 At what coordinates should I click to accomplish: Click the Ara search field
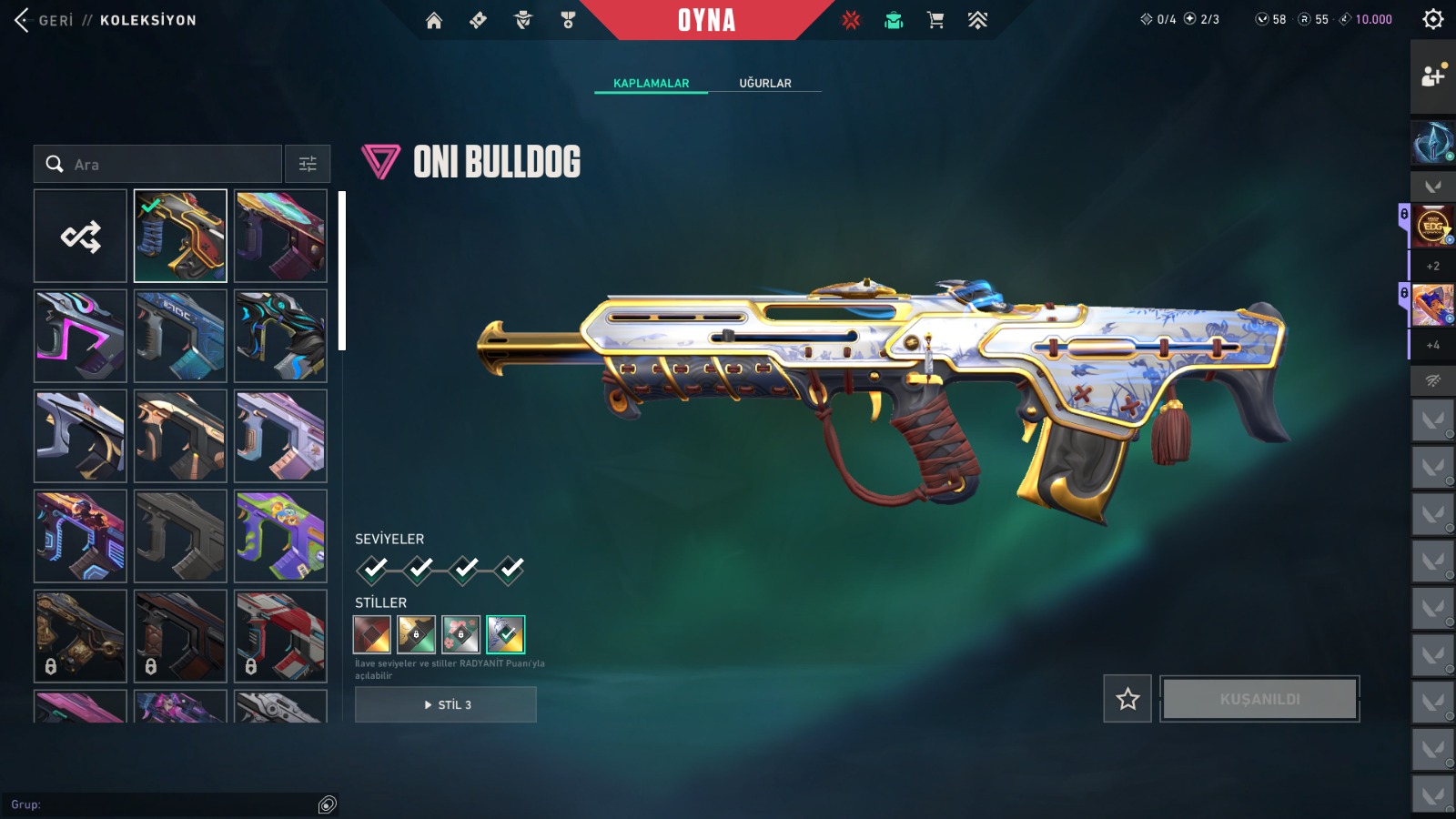point(173,165)
